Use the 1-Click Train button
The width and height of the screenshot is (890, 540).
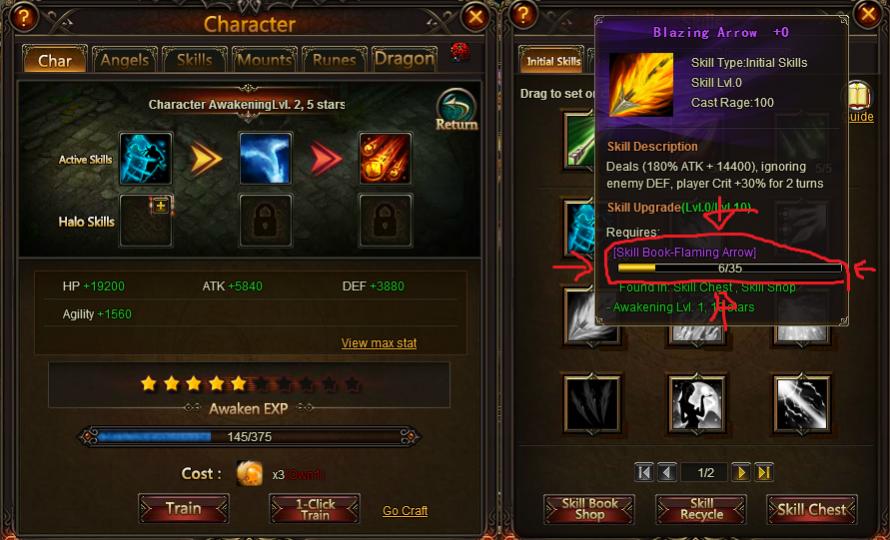point(314,508)
